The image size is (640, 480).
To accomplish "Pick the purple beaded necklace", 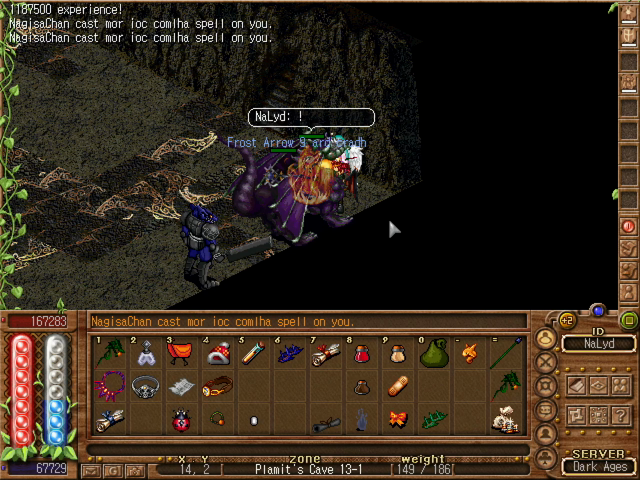I will pyautogui.click(x=109, y=387).
